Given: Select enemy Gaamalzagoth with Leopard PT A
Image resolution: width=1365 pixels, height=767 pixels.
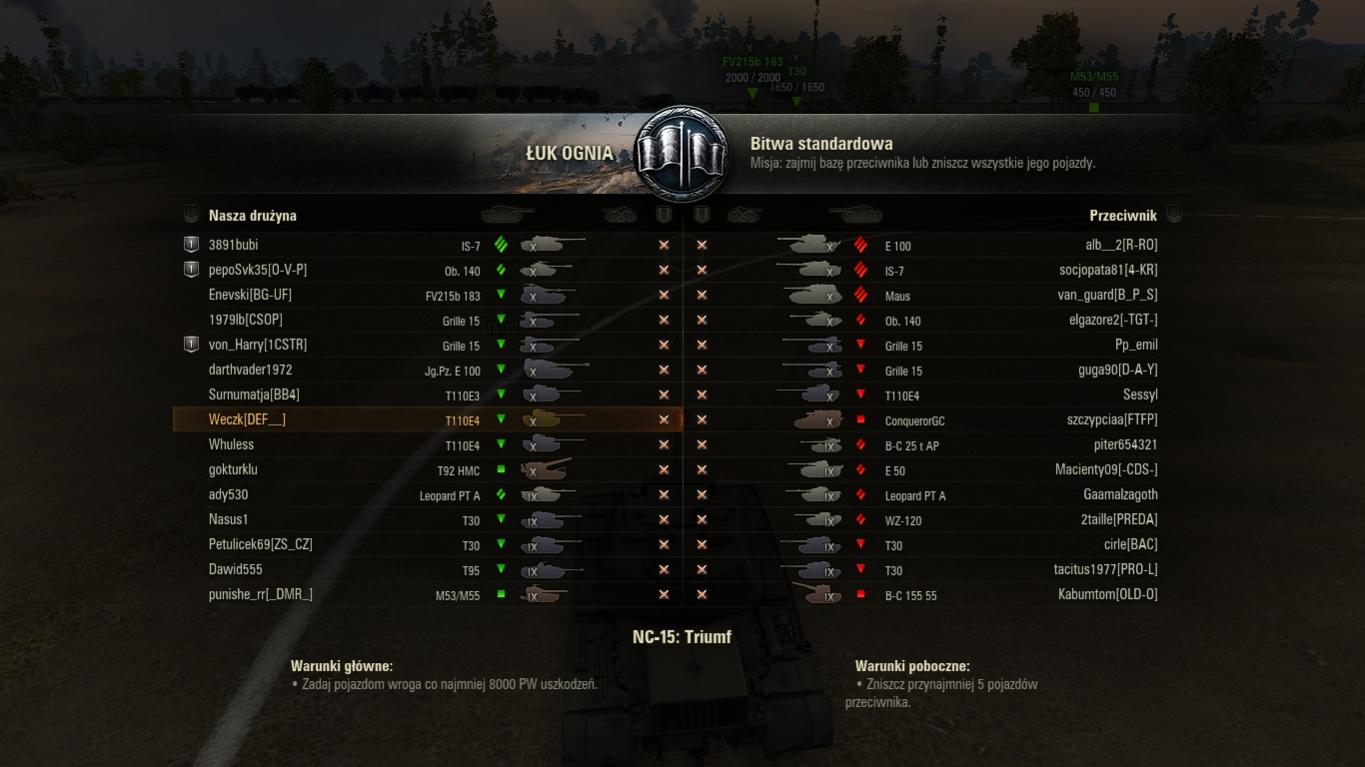Looking at the screenshot, I should [1120, 495].
